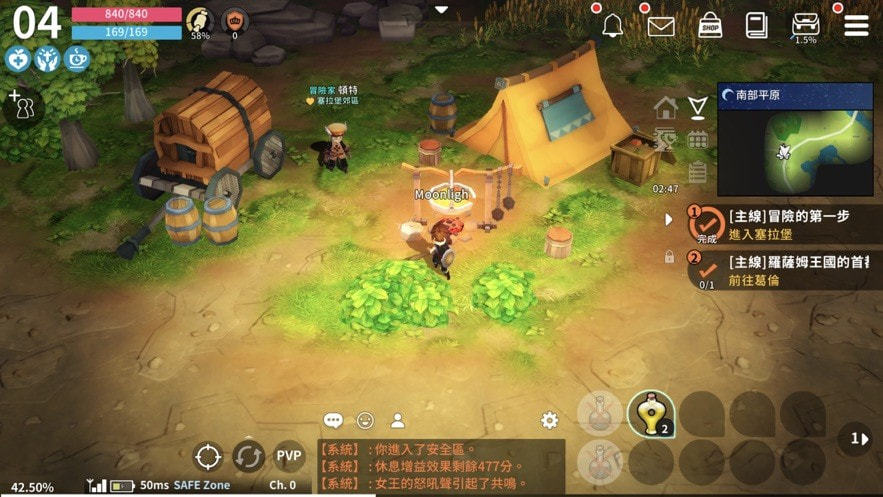The width and height of the screenshot is (883, 497).
Task: Open the notification bell
Action: 612,26
